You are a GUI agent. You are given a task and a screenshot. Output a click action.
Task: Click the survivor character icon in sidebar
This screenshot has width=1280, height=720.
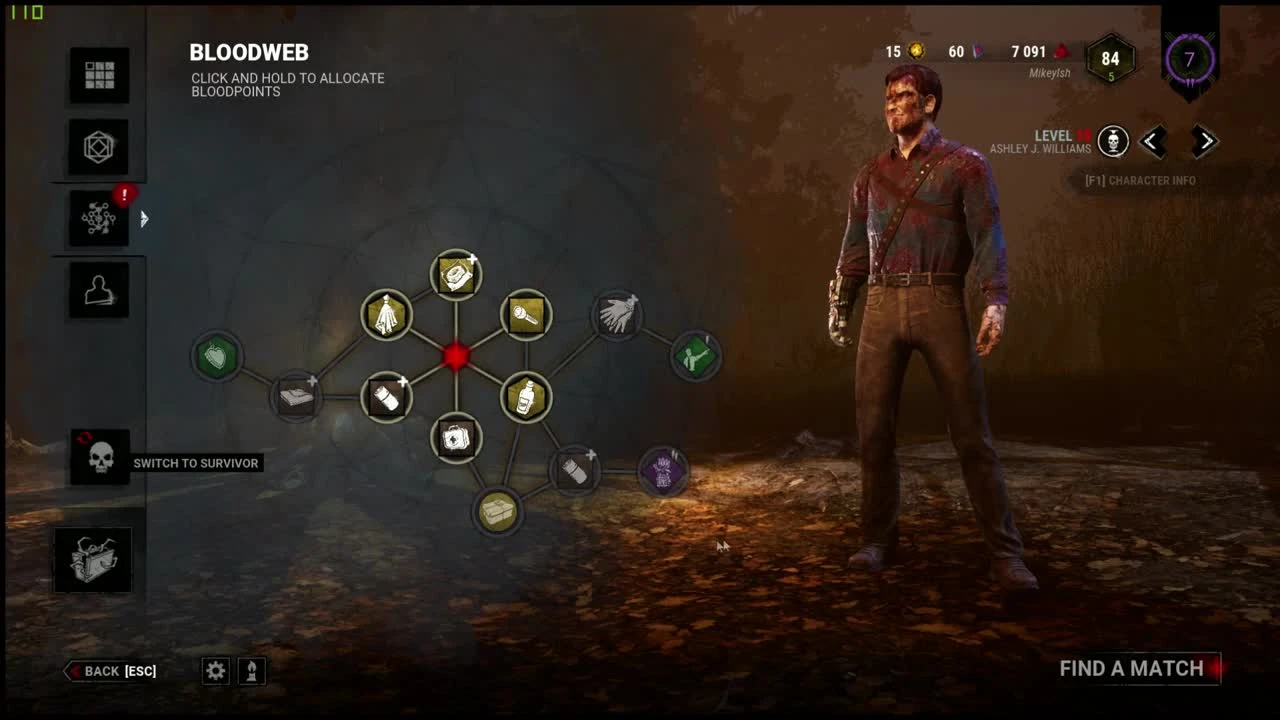(x=97, y=289)
